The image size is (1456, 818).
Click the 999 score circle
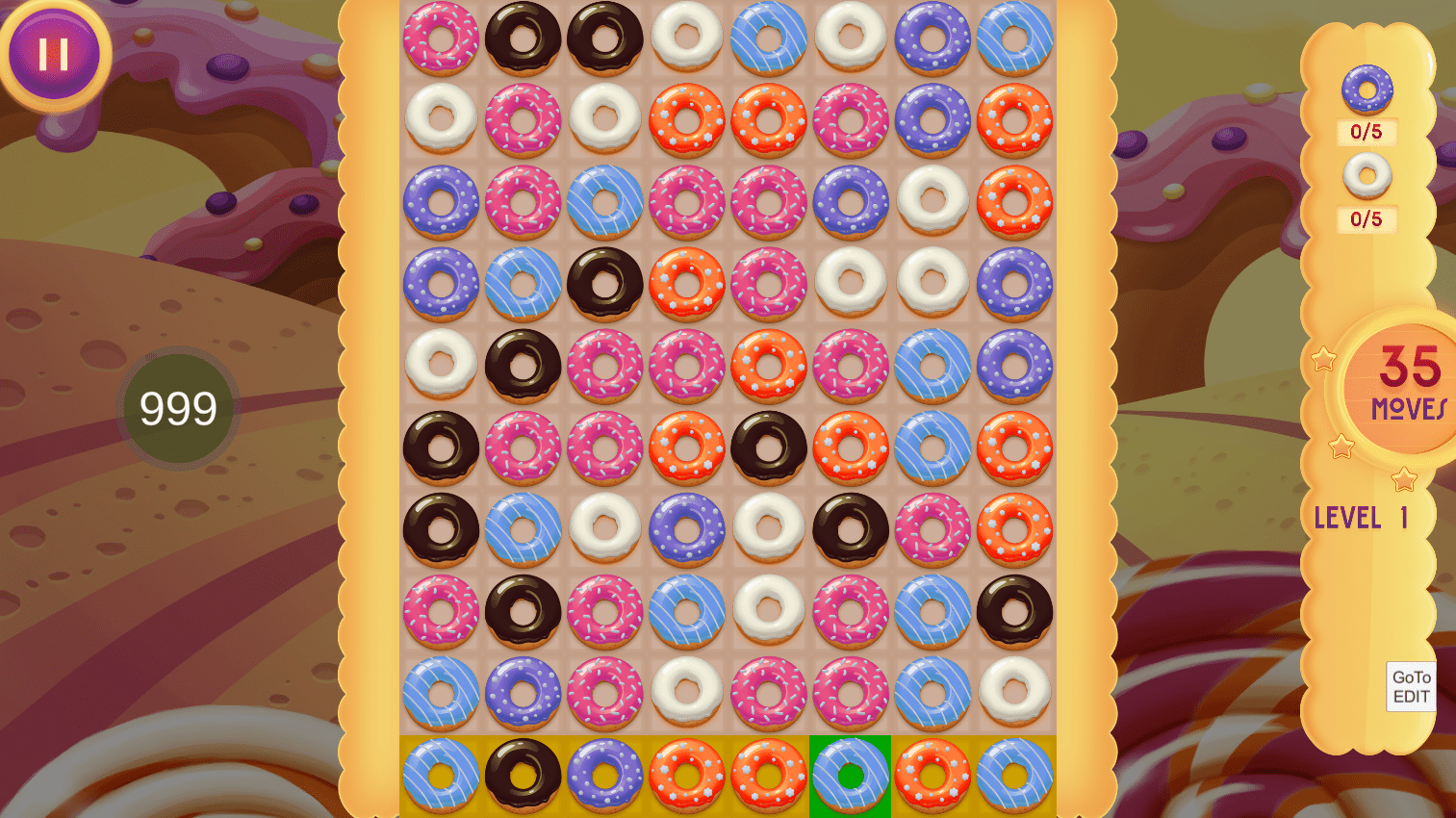176,408
